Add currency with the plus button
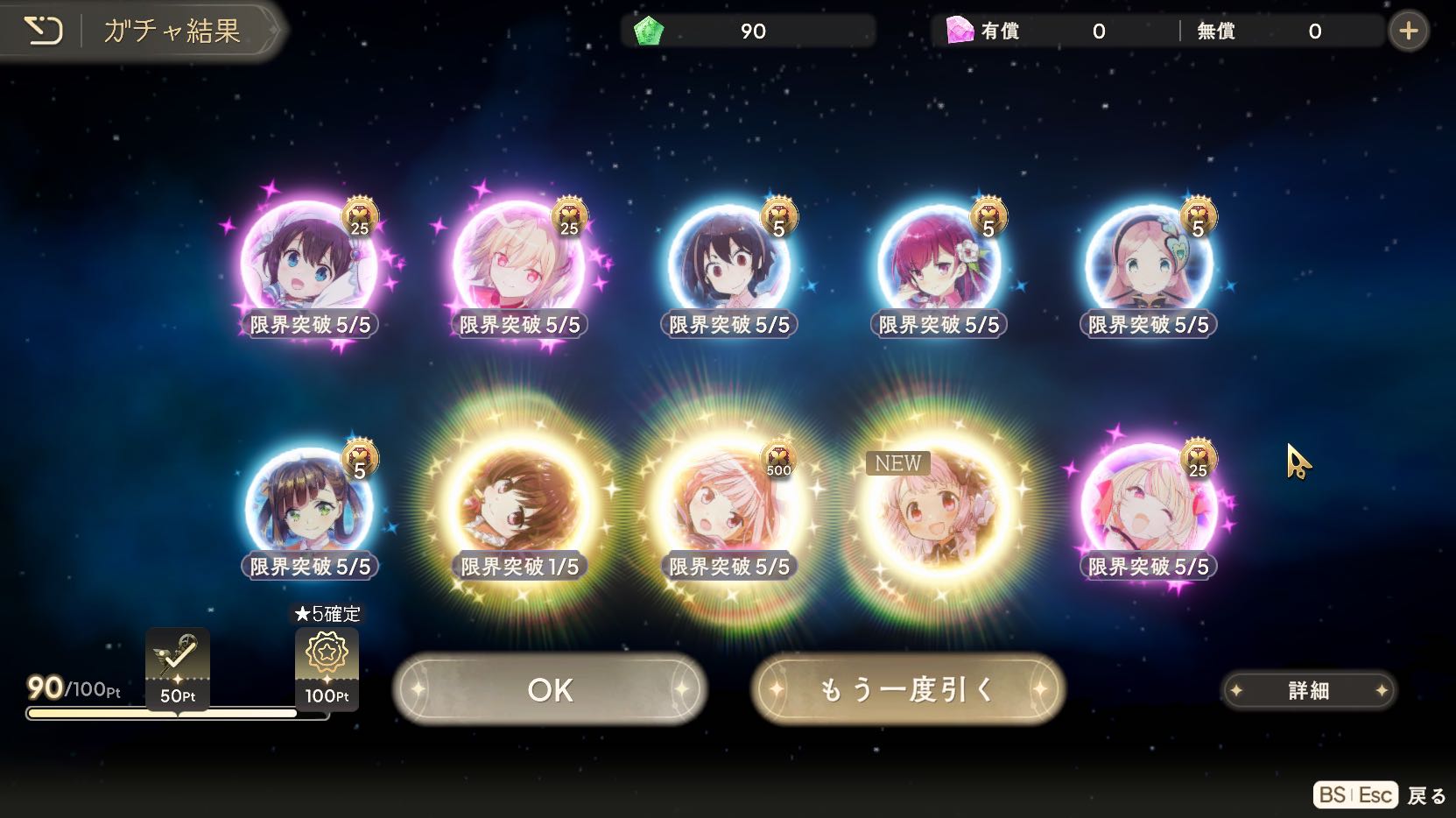This screenshot has height=818, width=1456. [x=1408, y=32]
